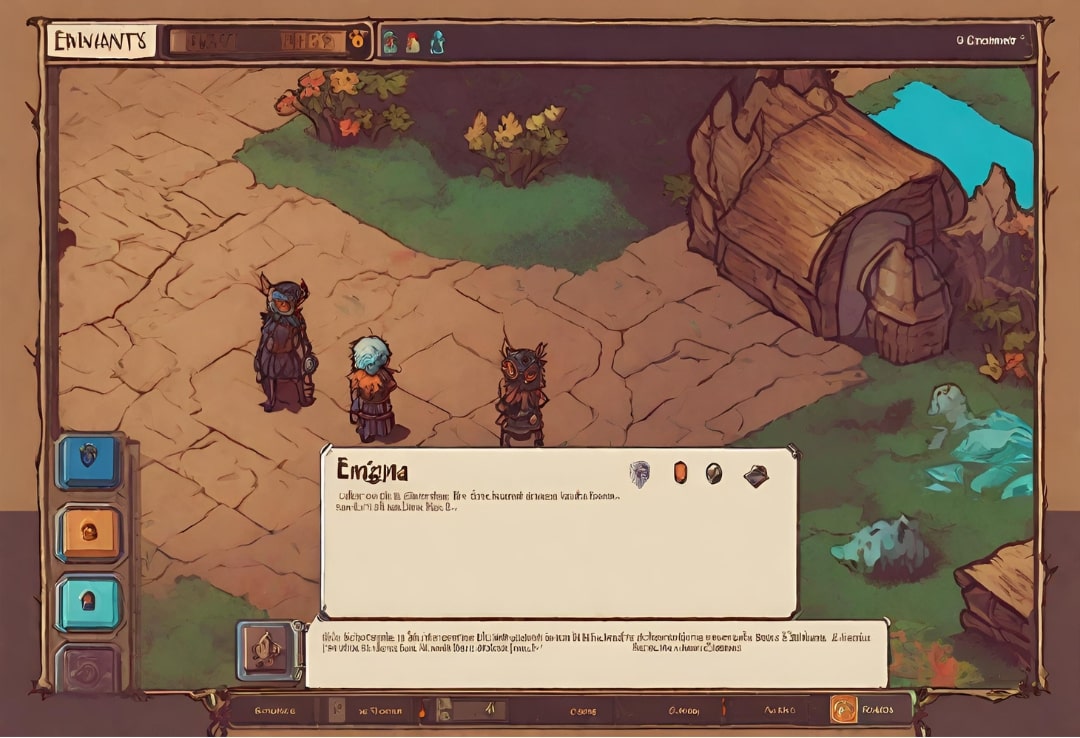
Task: Open the dark purple swirl sidebar button
Action: pos(89,667)
